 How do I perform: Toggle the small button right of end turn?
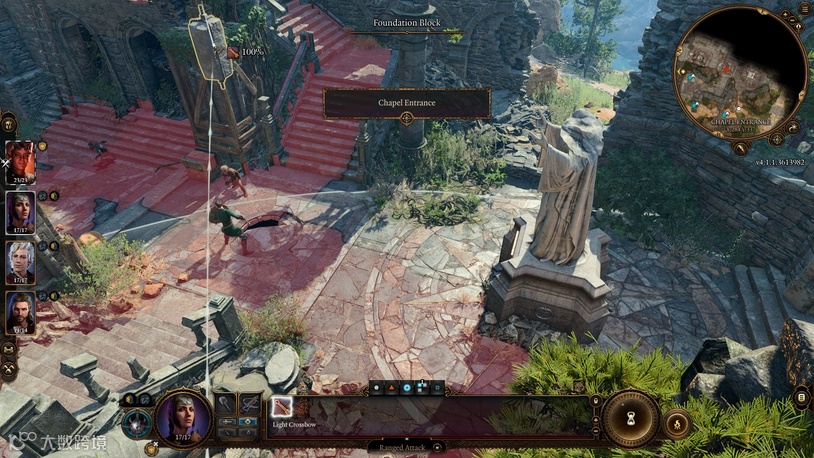pyautogui.click(x=677, y=424)
